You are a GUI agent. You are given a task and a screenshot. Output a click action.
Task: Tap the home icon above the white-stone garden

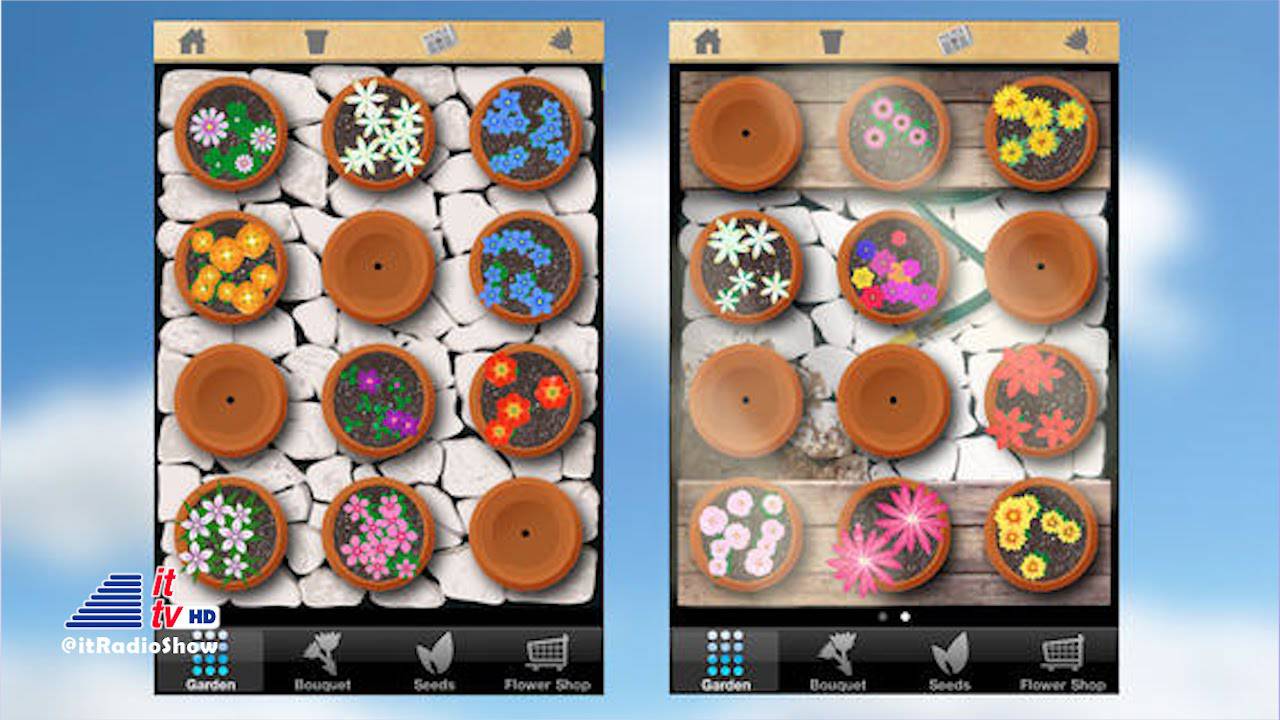[192, 41]
